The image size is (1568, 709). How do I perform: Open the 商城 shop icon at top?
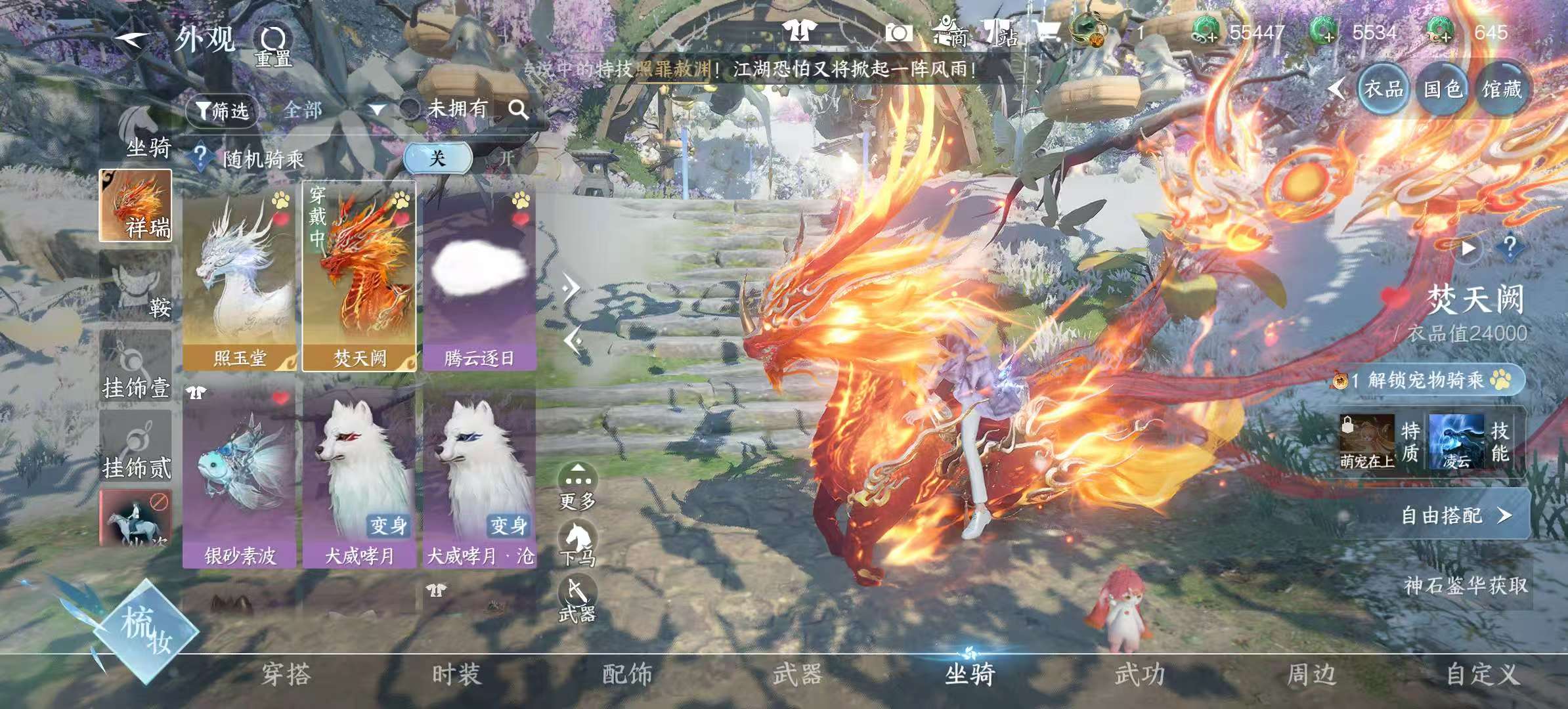[947, 31]
